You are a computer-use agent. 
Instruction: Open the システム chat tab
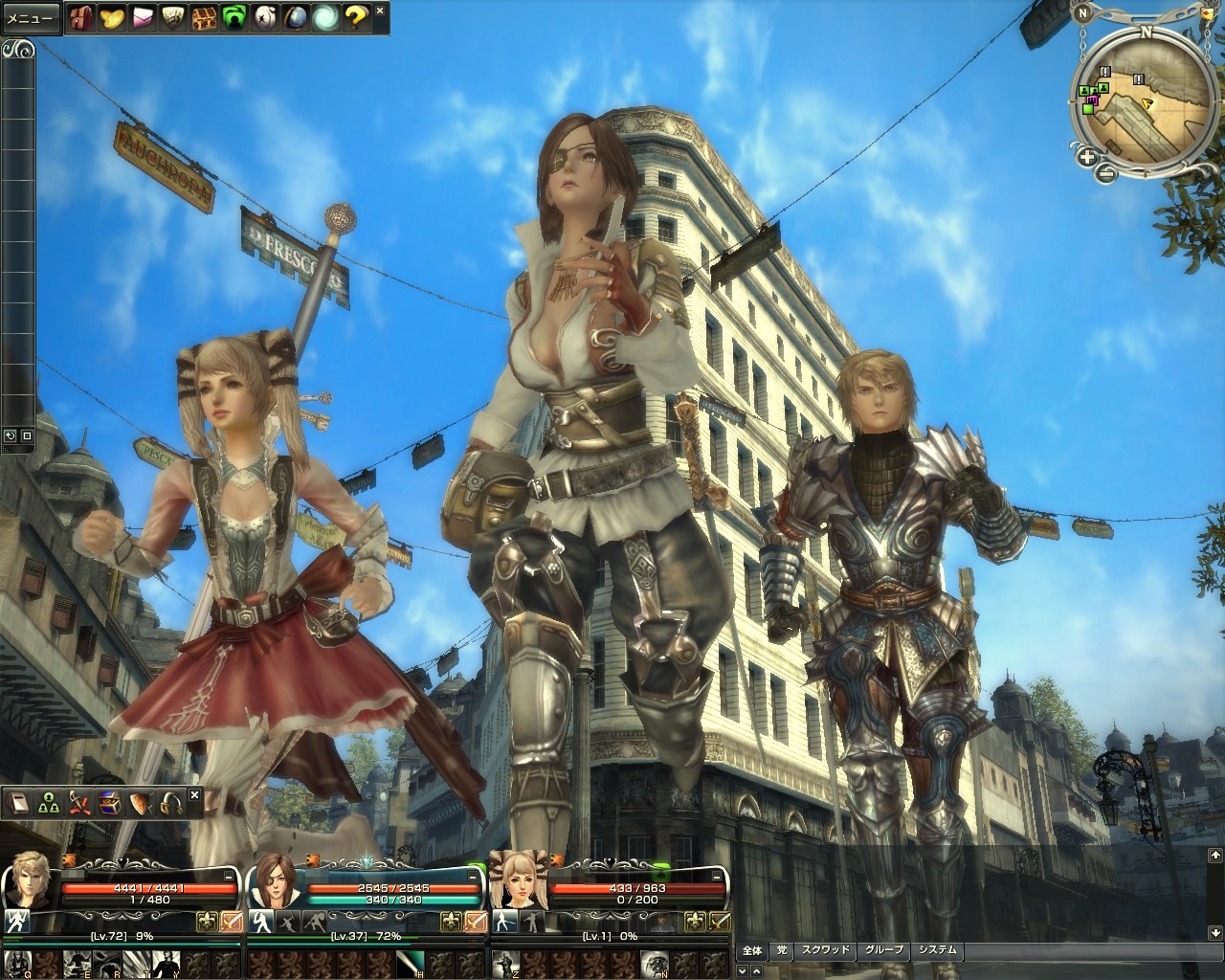935,950
